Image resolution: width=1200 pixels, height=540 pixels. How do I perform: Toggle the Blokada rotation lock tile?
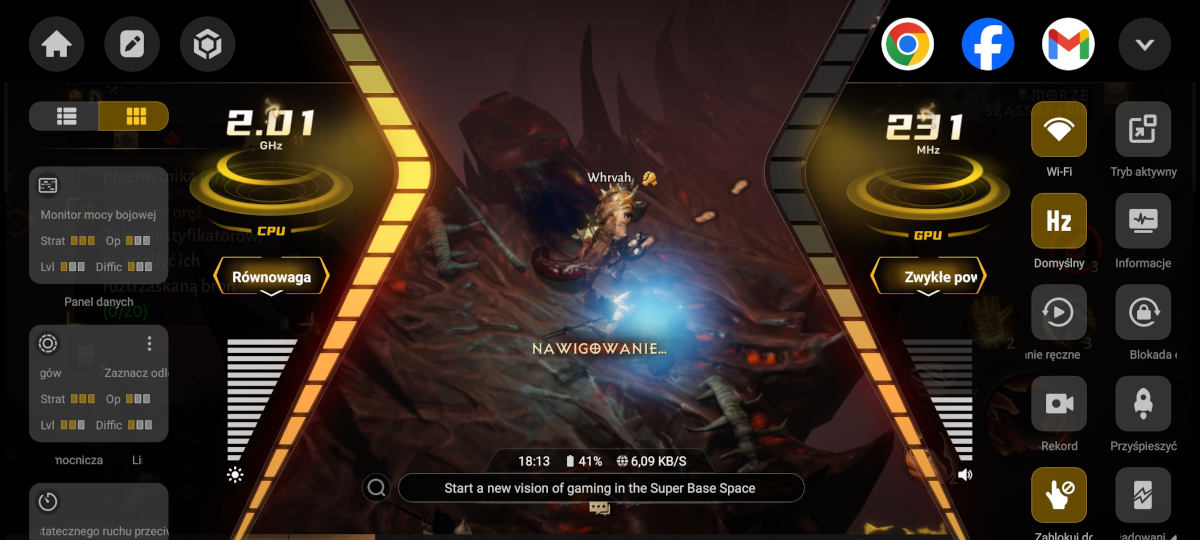pos(1142,313)
